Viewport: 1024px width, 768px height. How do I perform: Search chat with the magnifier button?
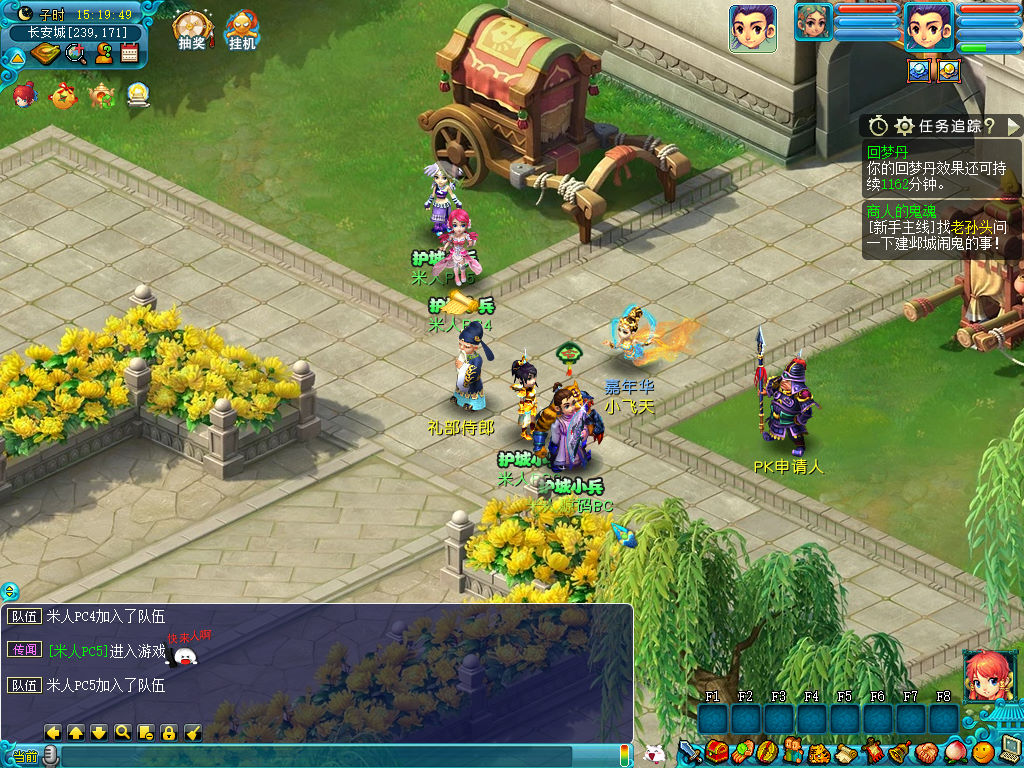coord(122,732)
